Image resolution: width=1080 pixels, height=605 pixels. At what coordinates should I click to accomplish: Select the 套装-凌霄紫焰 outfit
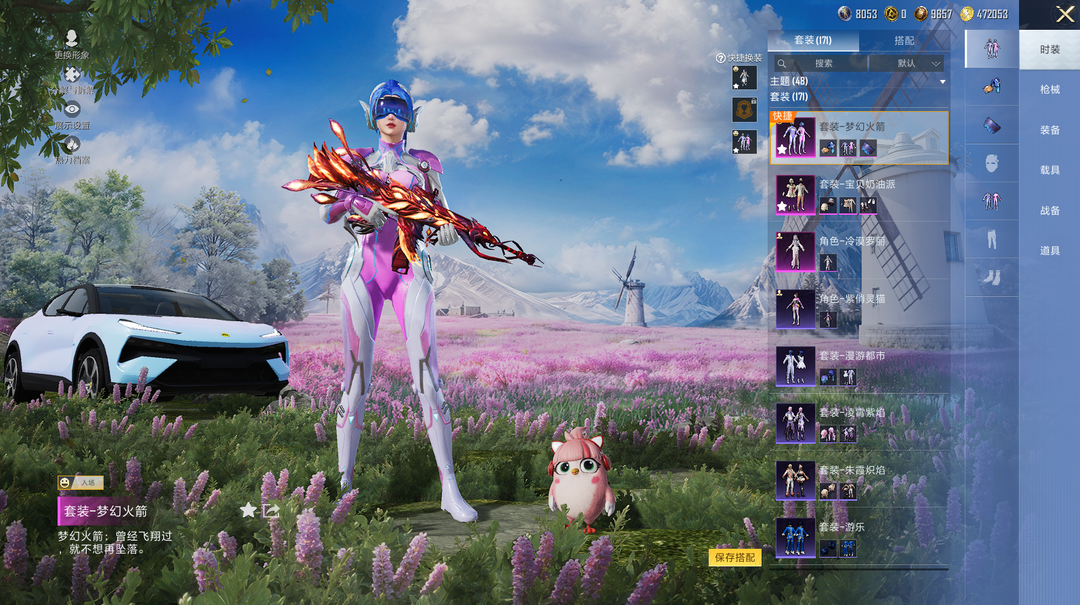[858, 423]
